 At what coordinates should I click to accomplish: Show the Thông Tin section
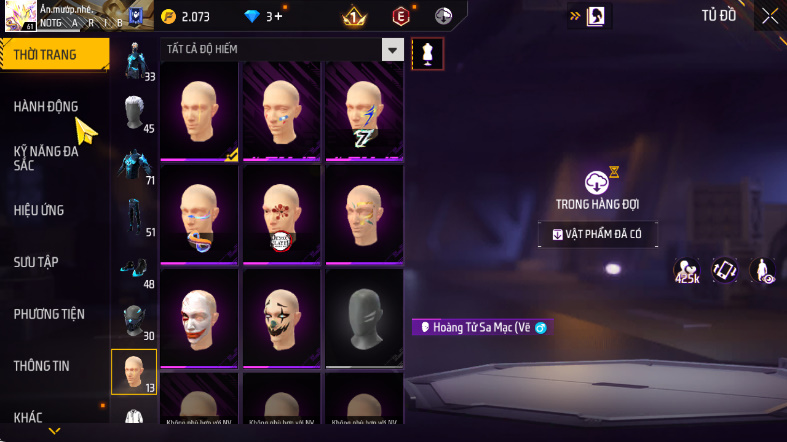(x=42, y=366)
